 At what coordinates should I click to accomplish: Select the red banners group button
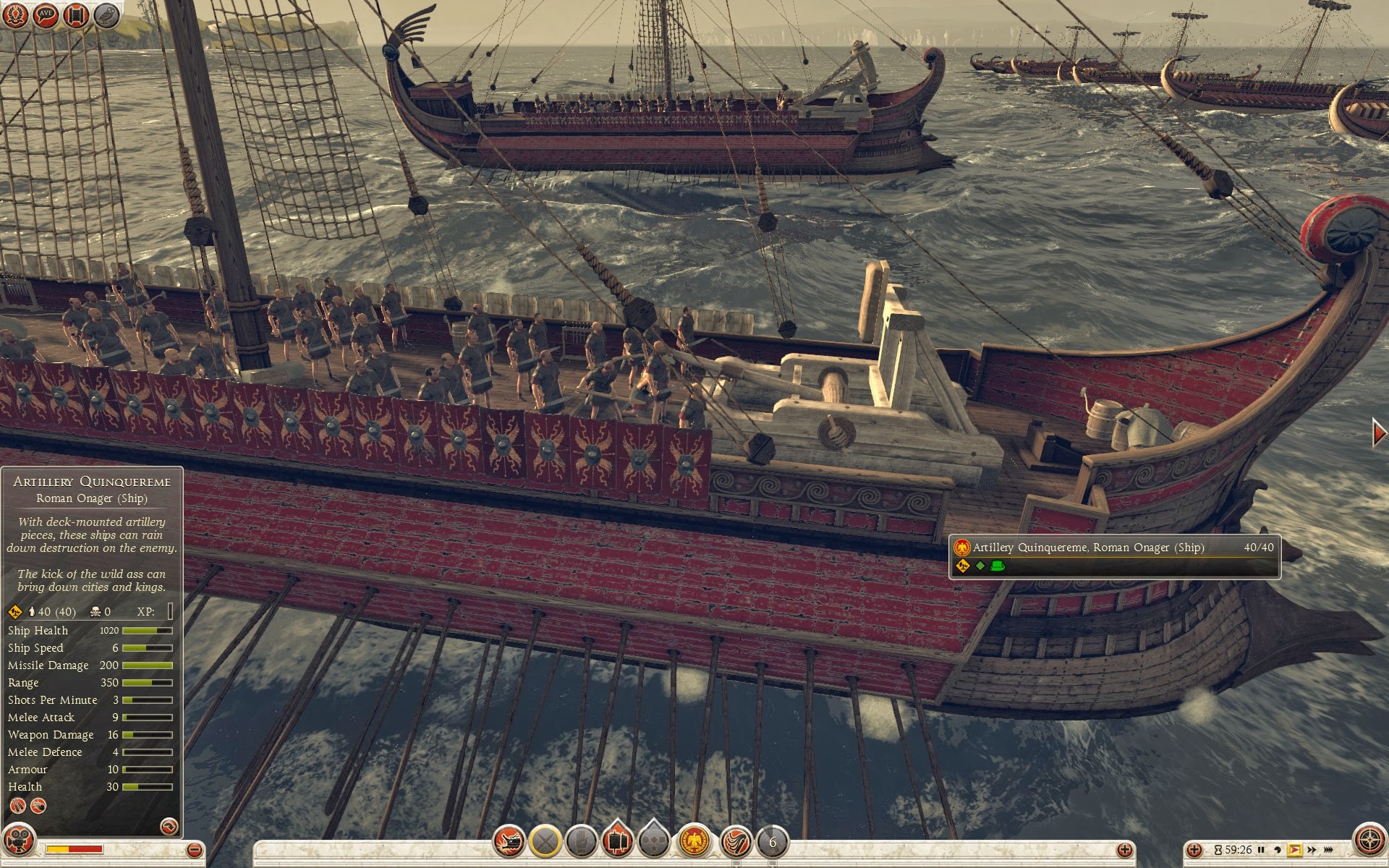point(617,842)
